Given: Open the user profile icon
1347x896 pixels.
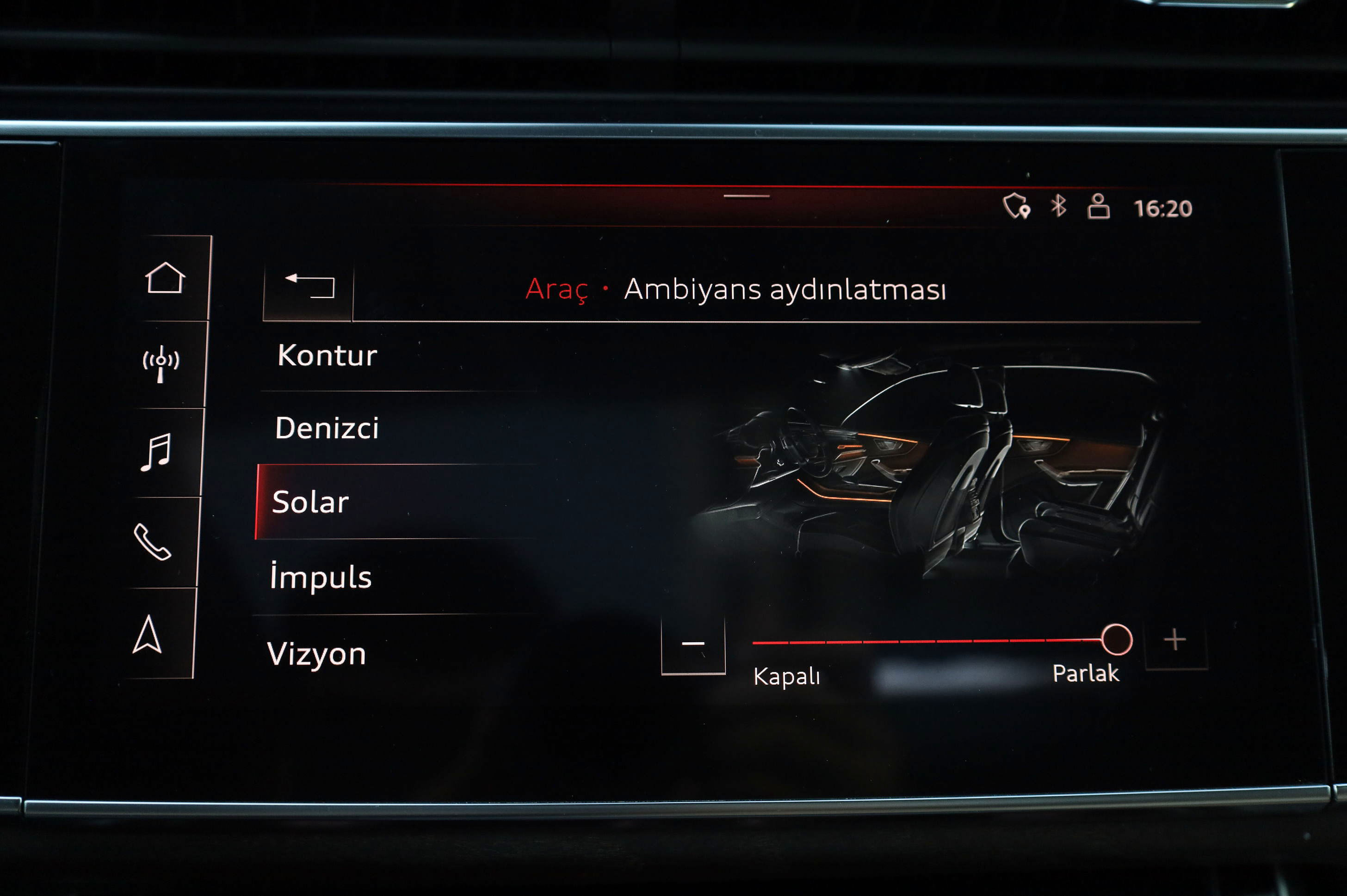Looking at the screenshot, I should click(1098, 206).
